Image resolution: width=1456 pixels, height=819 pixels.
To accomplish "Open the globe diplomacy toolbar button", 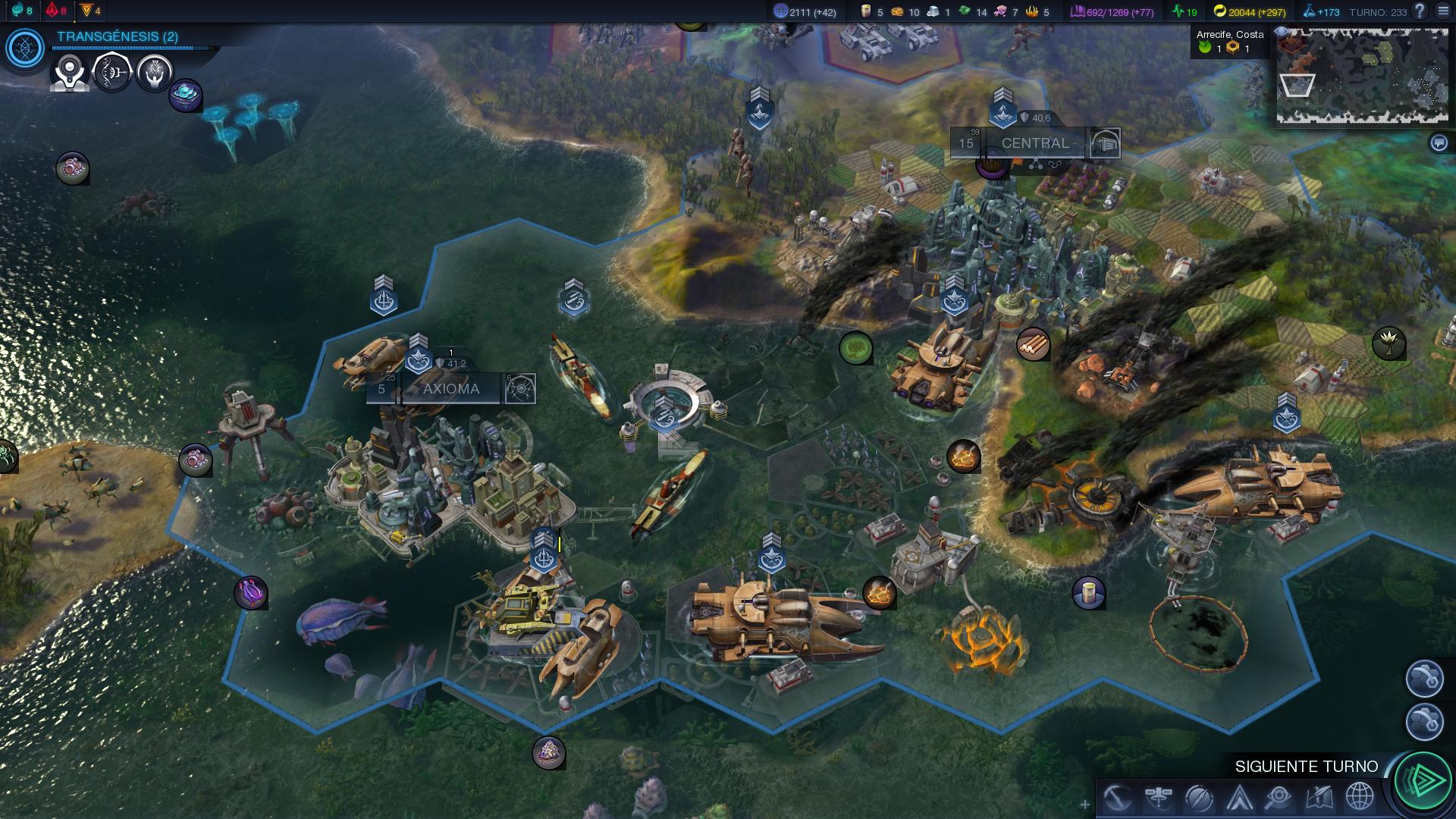I will pos(1360,798).
